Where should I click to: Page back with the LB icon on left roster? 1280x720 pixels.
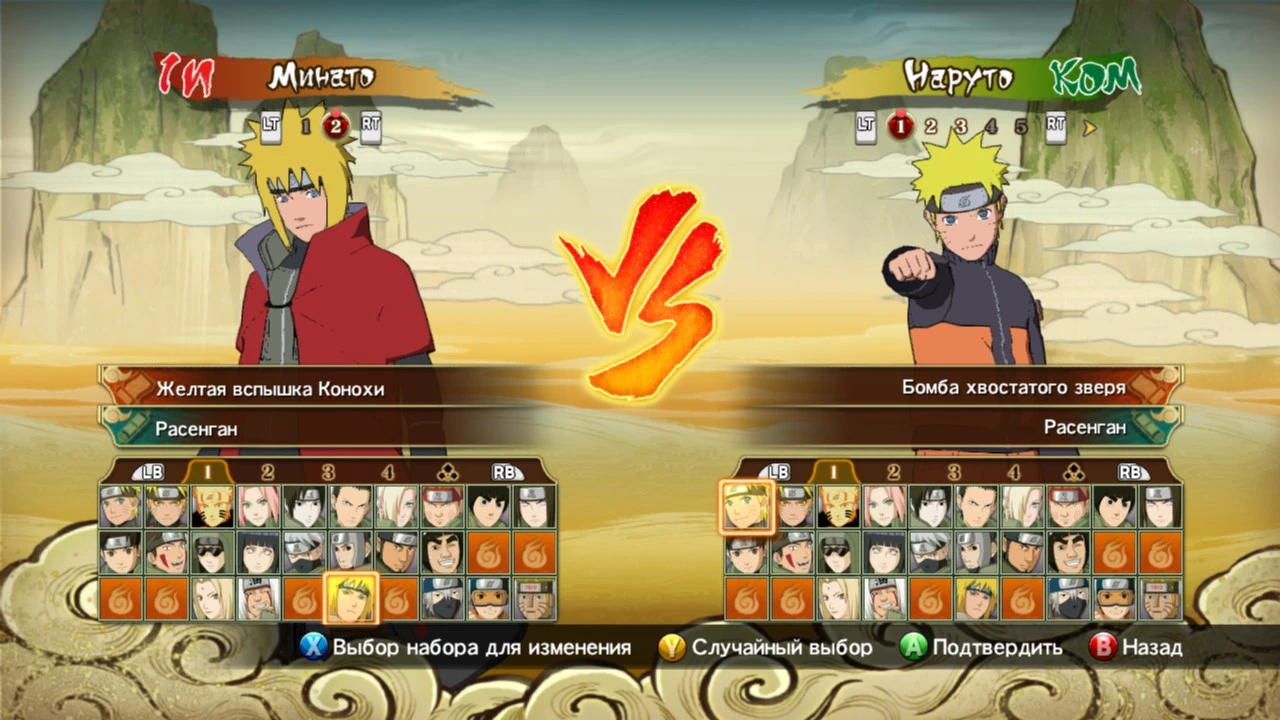150,472
